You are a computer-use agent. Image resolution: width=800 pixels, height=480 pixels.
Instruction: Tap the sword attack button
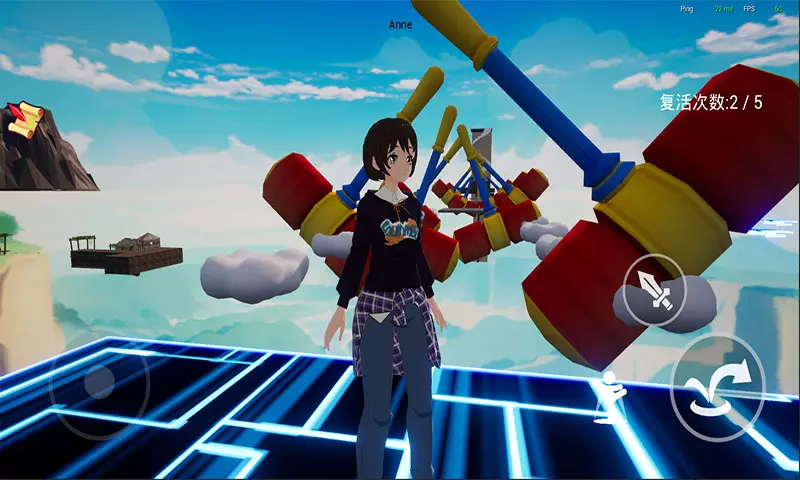655,290
